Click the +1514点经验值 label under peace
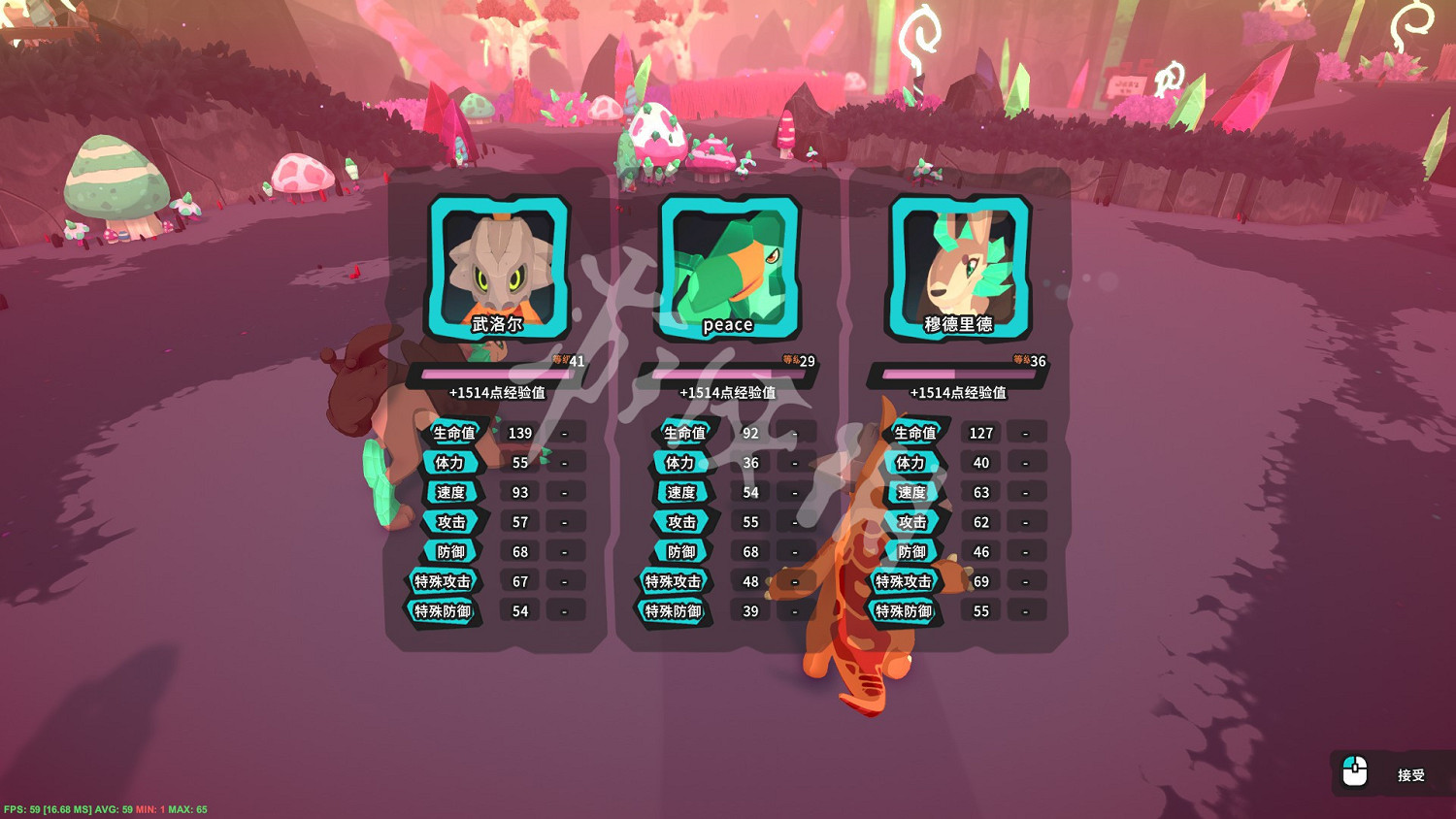Image resolution: width=1456 pixels, height=819 pixels. pyautogui.click(x=727, y=393)
